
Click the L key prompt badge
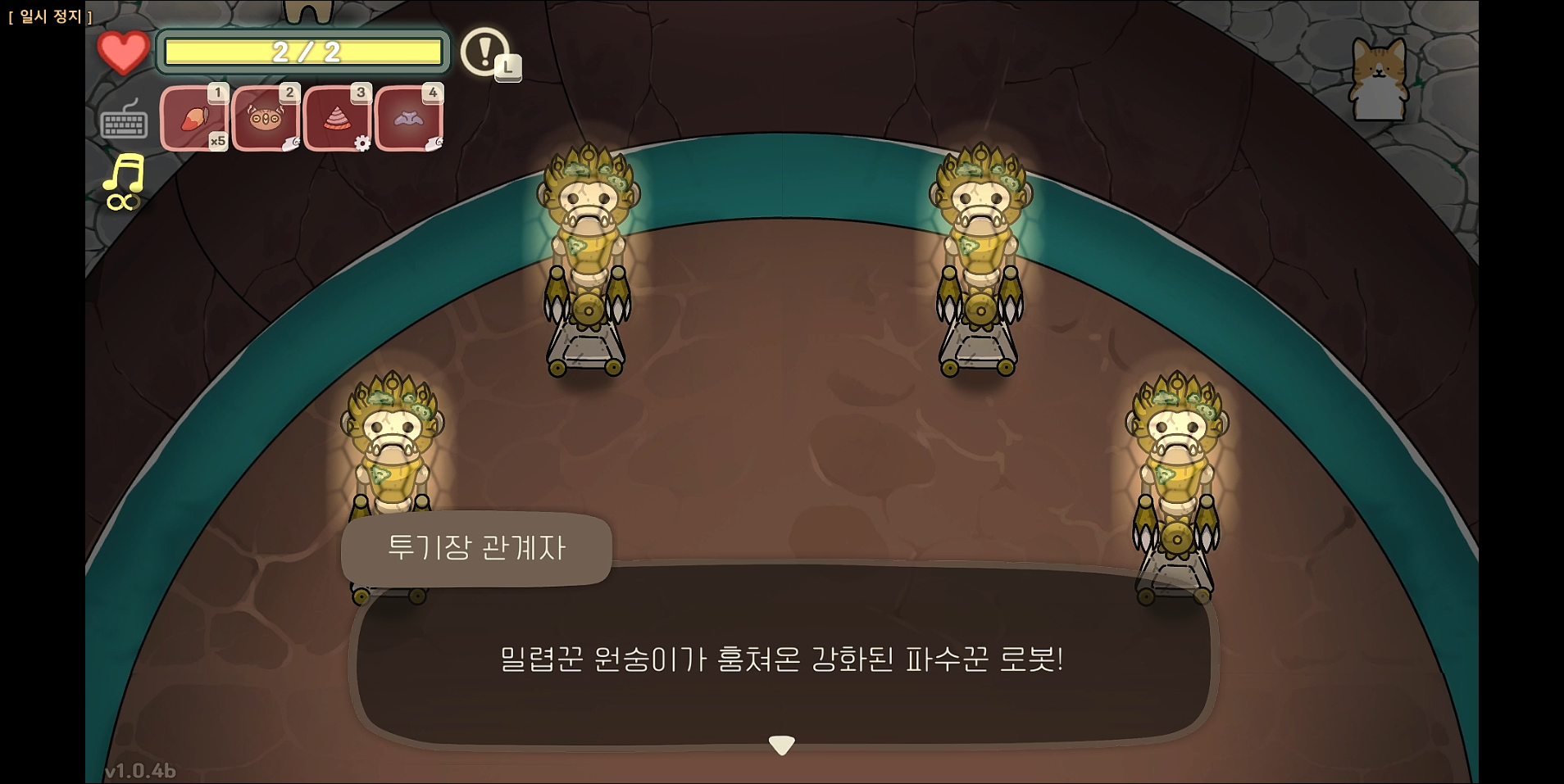click(507, 68)
